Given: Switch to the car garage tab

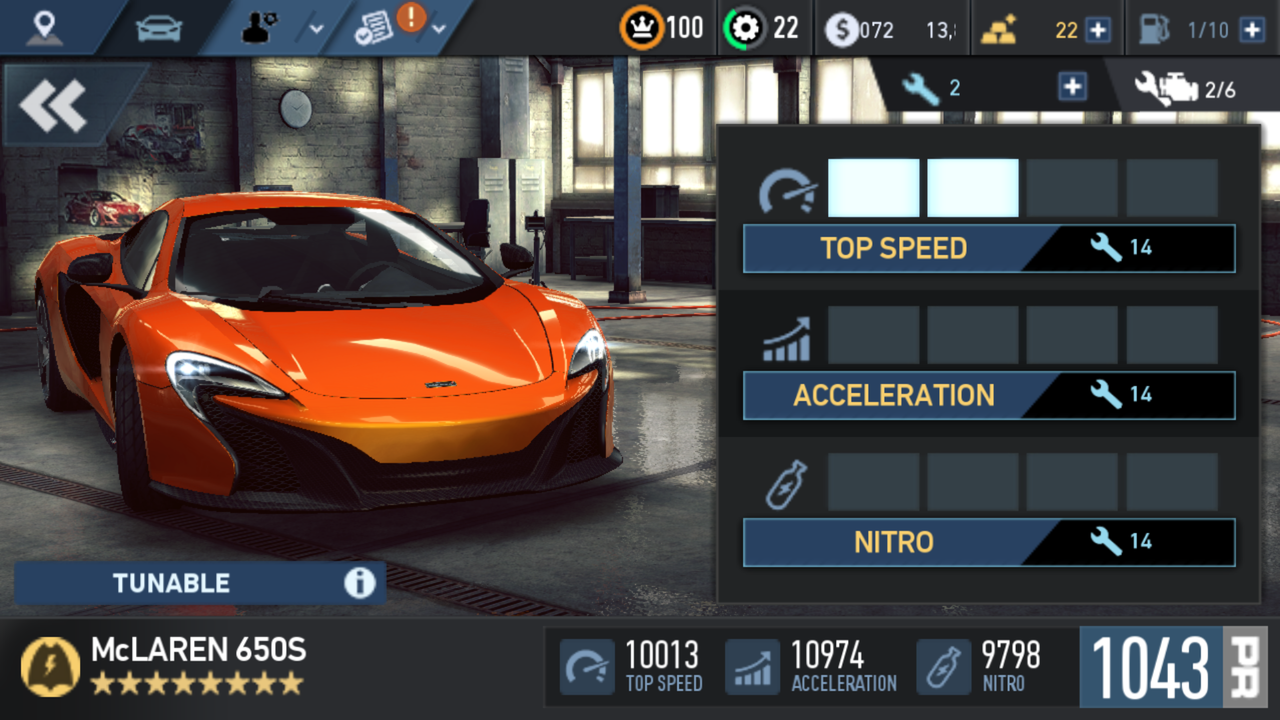Looking at the screenshot, I should 158,28.
